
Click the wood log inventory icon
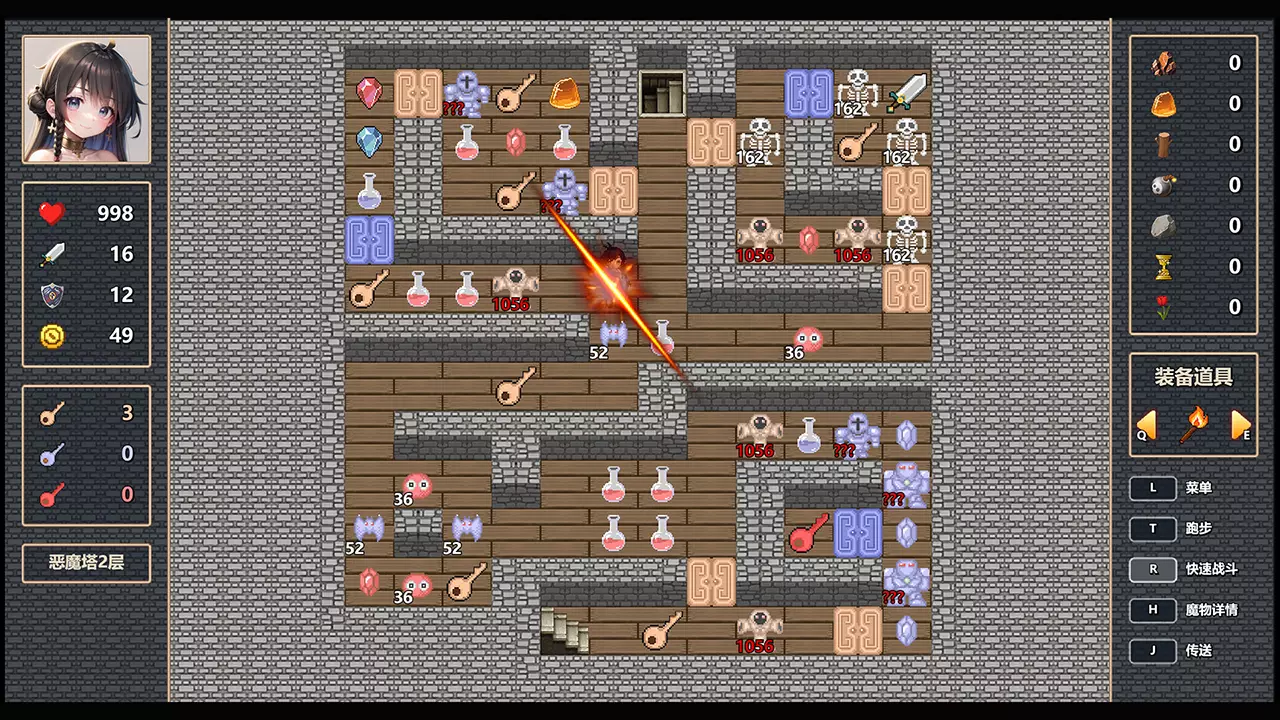point(1163,143)
